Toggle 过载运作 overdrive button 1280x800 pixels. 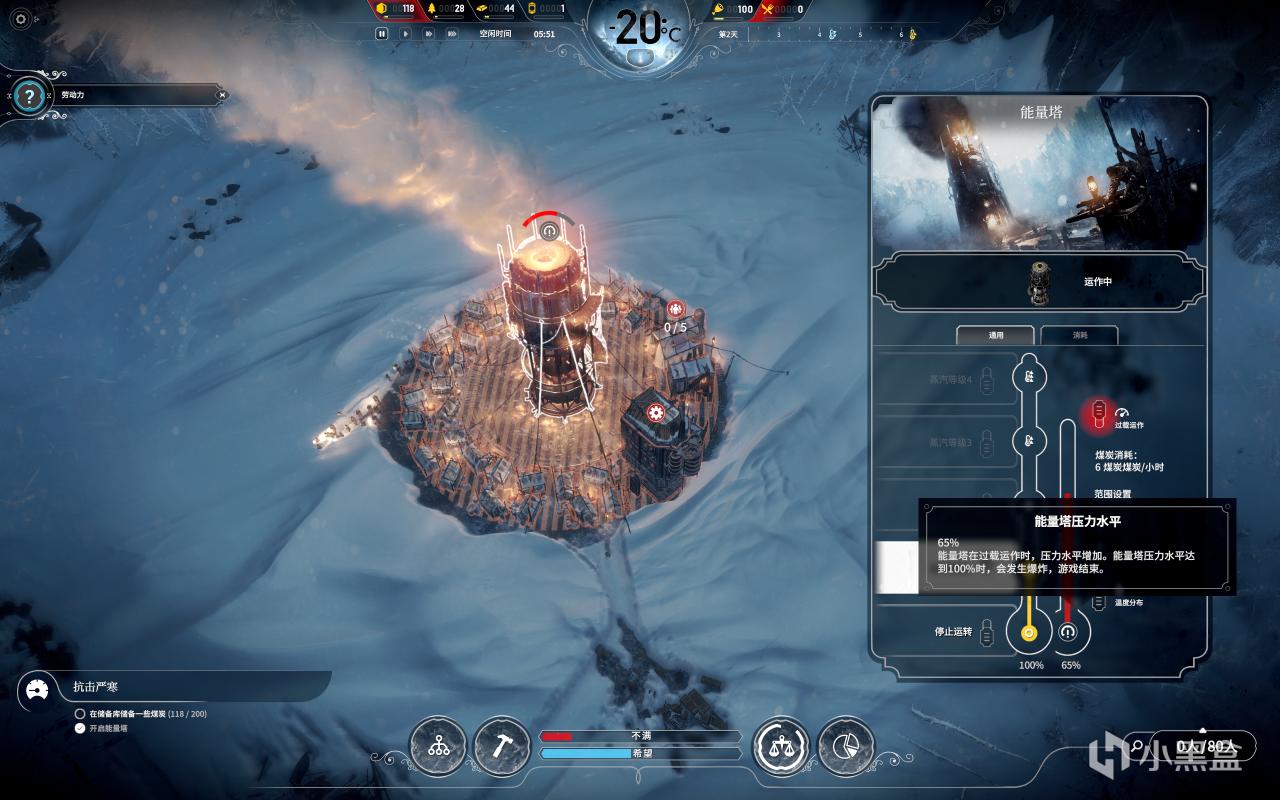(x=1099, y=411)
